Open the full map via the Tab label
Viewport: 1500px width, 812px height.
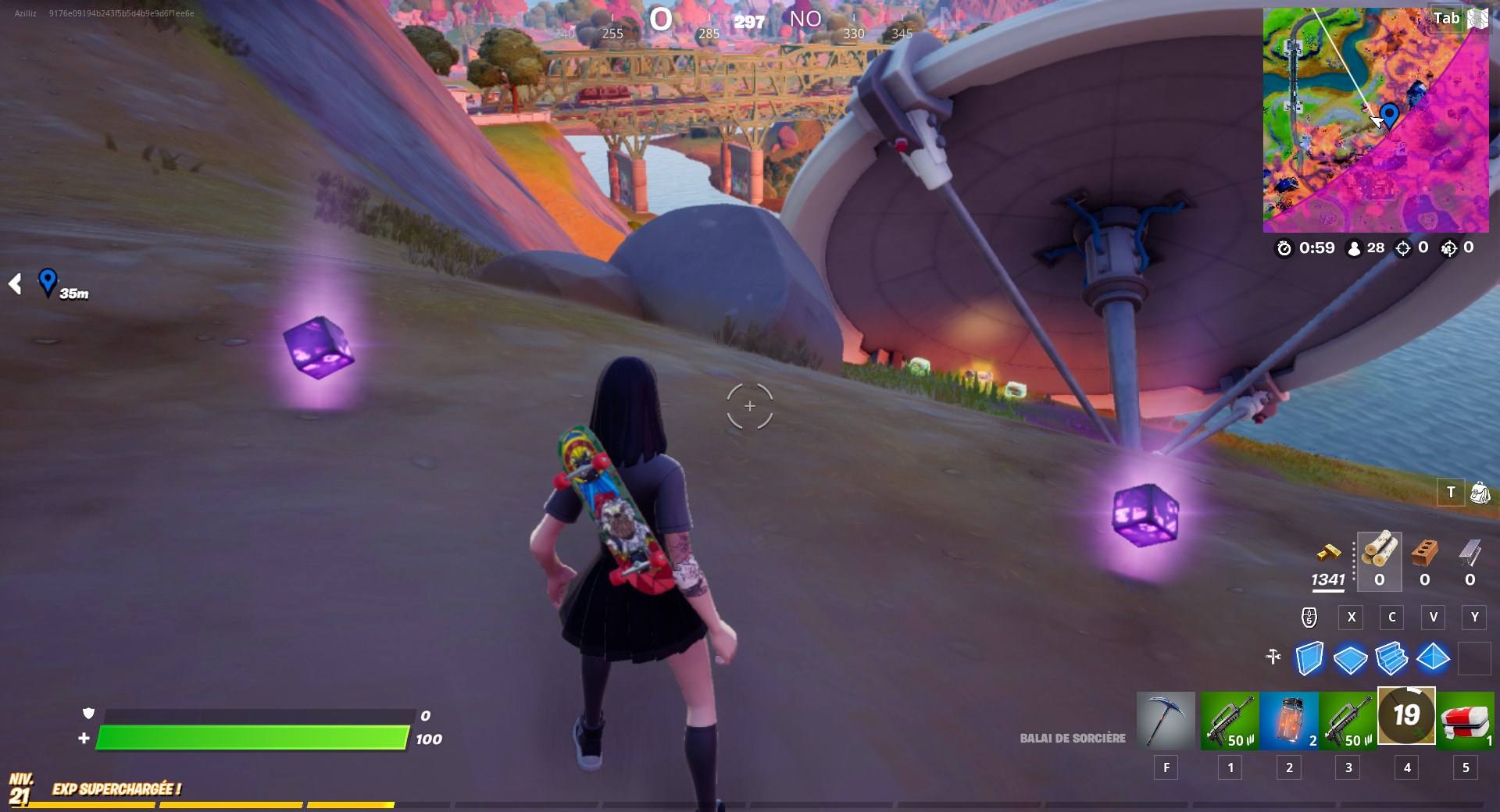pos(1446,19)
